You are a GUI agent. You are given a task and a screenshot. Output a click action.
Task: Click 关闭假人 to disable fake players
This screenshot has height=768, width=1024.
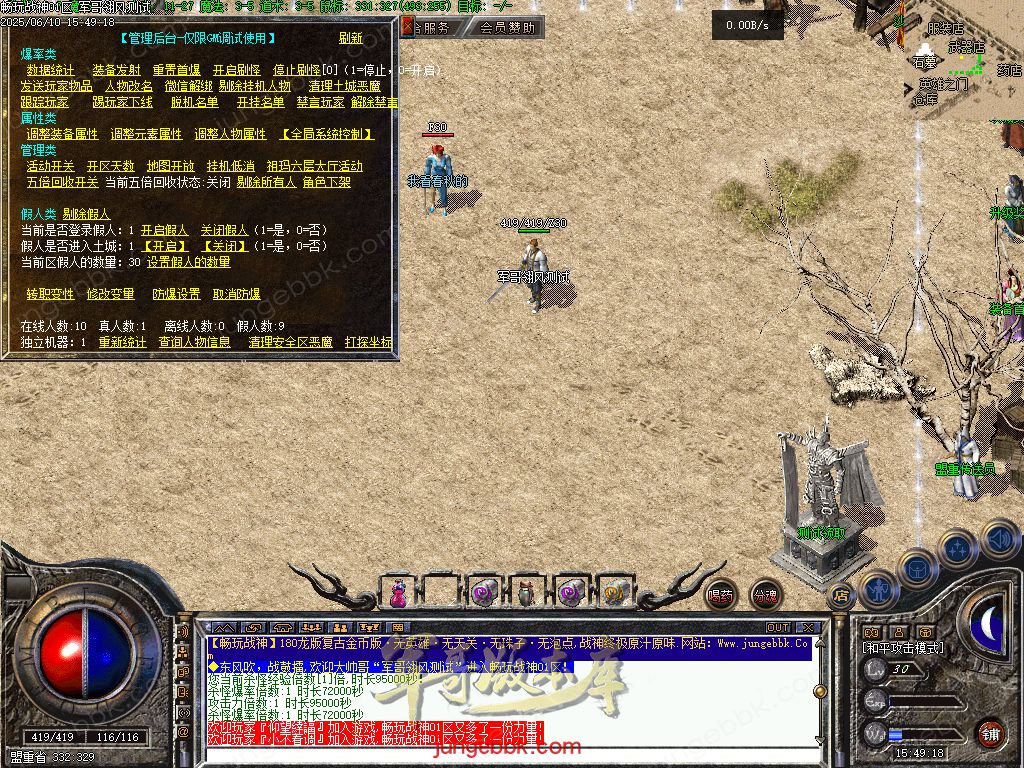224,230
